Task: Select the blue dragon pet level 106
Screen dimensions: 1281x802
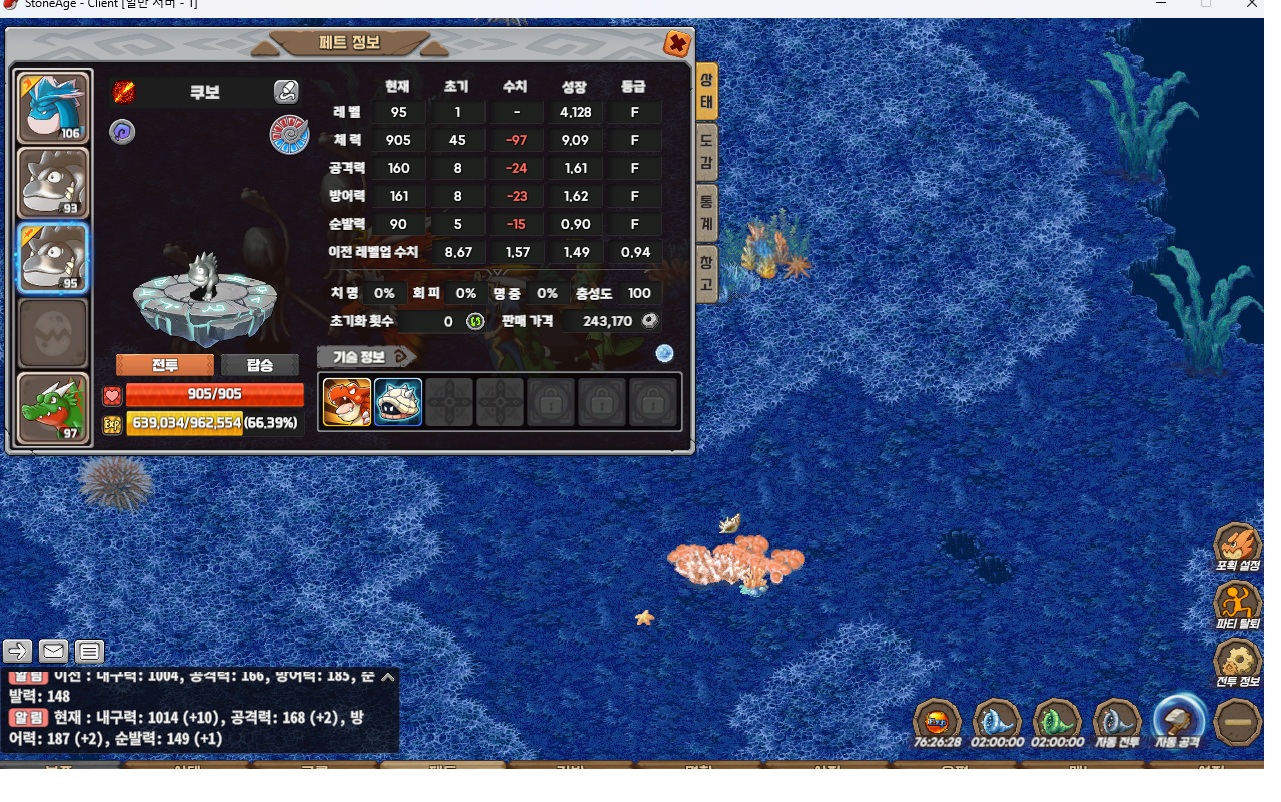Action: click(x=54, y=107)
